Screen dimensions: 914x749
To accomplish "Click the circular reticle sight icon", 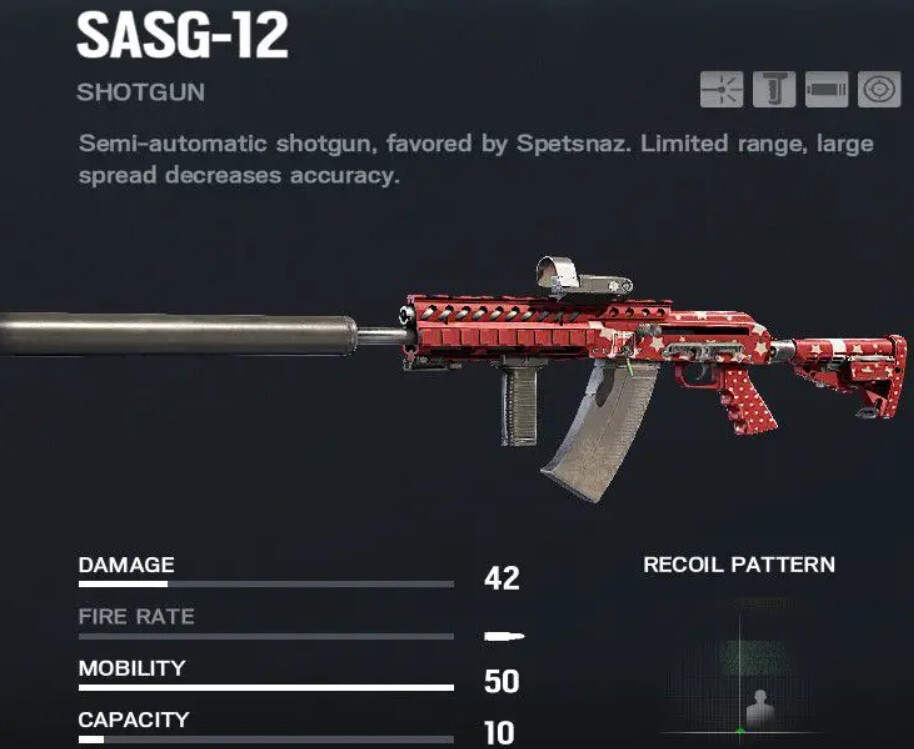I will click(x=878, y=91).
